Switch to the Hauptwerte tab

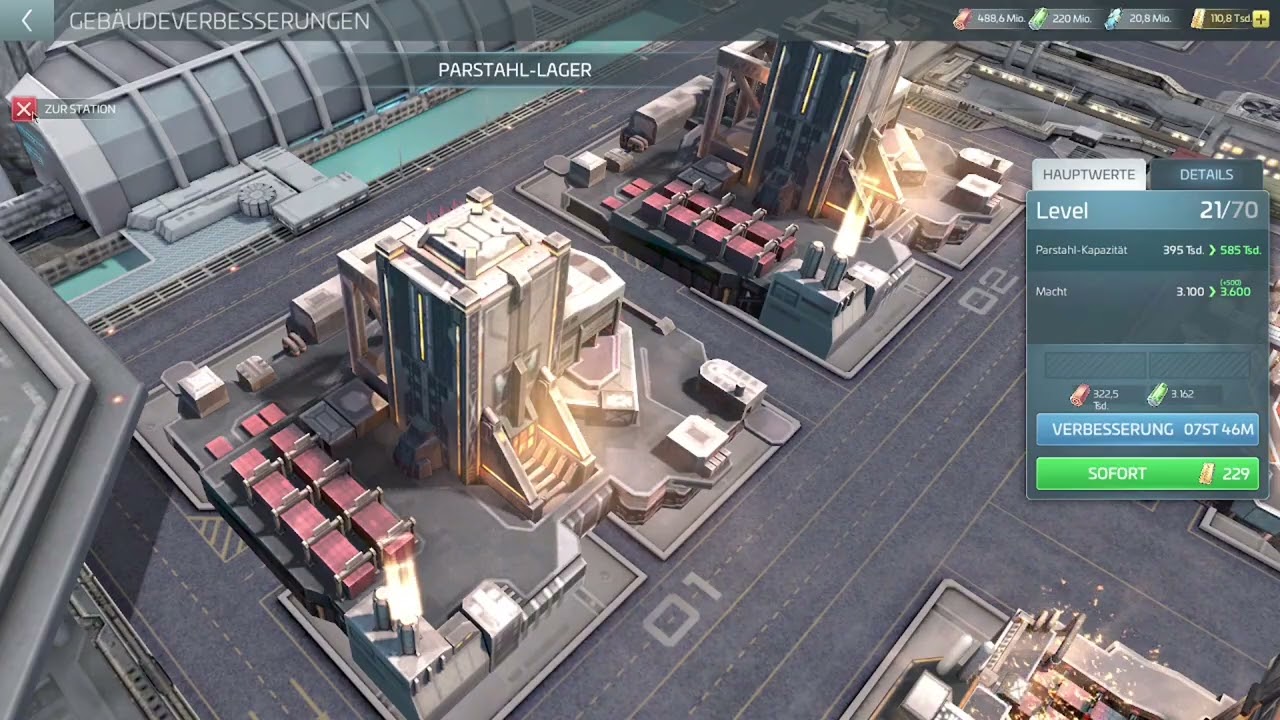1088,174
